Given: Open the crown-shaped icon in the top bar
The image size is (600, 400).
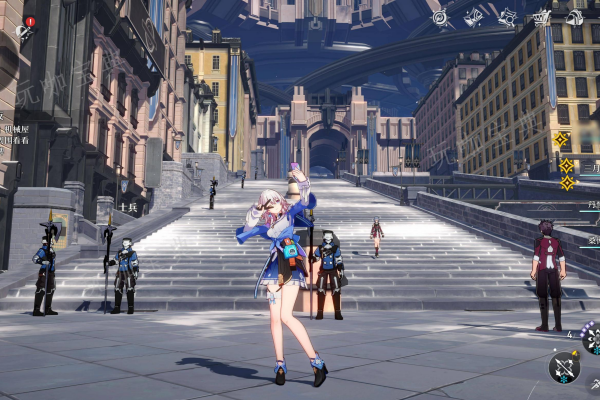Looking at the screenshot, I should [x=542, y=17].
